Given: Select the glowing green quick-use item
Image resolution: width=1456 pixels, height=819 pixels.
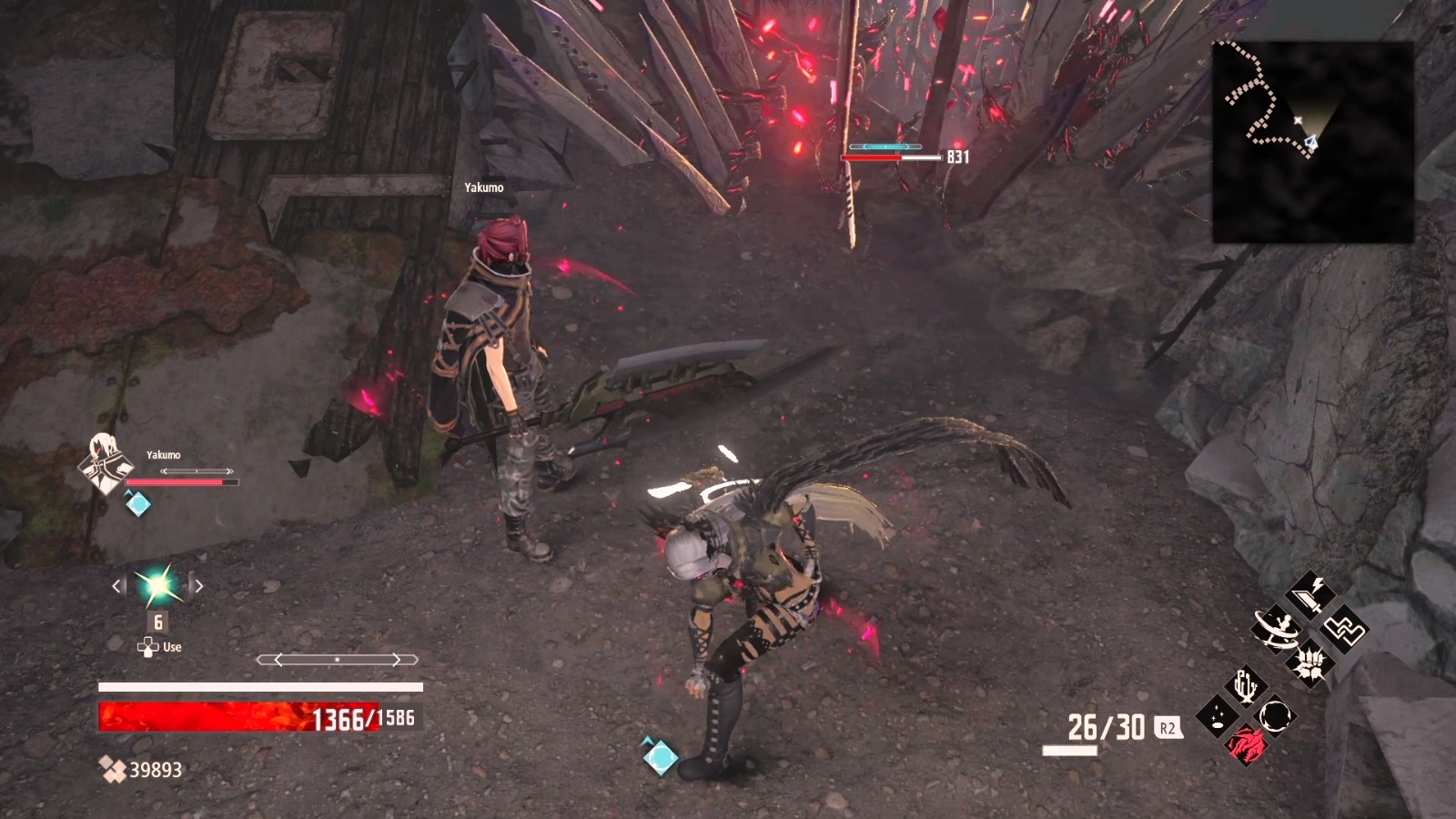Looking at the screenshot, I should click(157, 586).
